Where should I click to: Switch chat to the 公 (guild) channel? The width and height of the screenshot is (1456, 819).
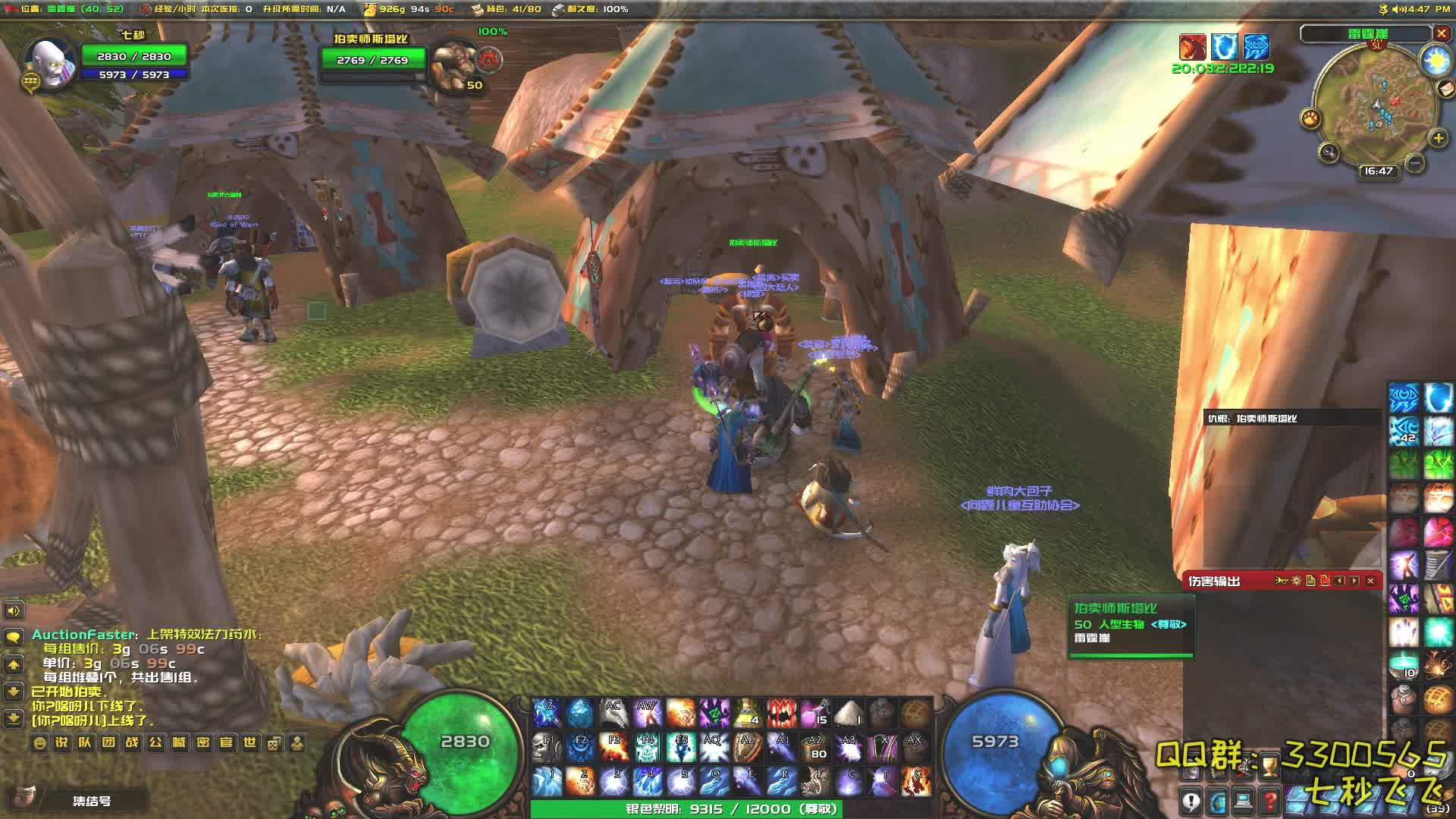155,742
